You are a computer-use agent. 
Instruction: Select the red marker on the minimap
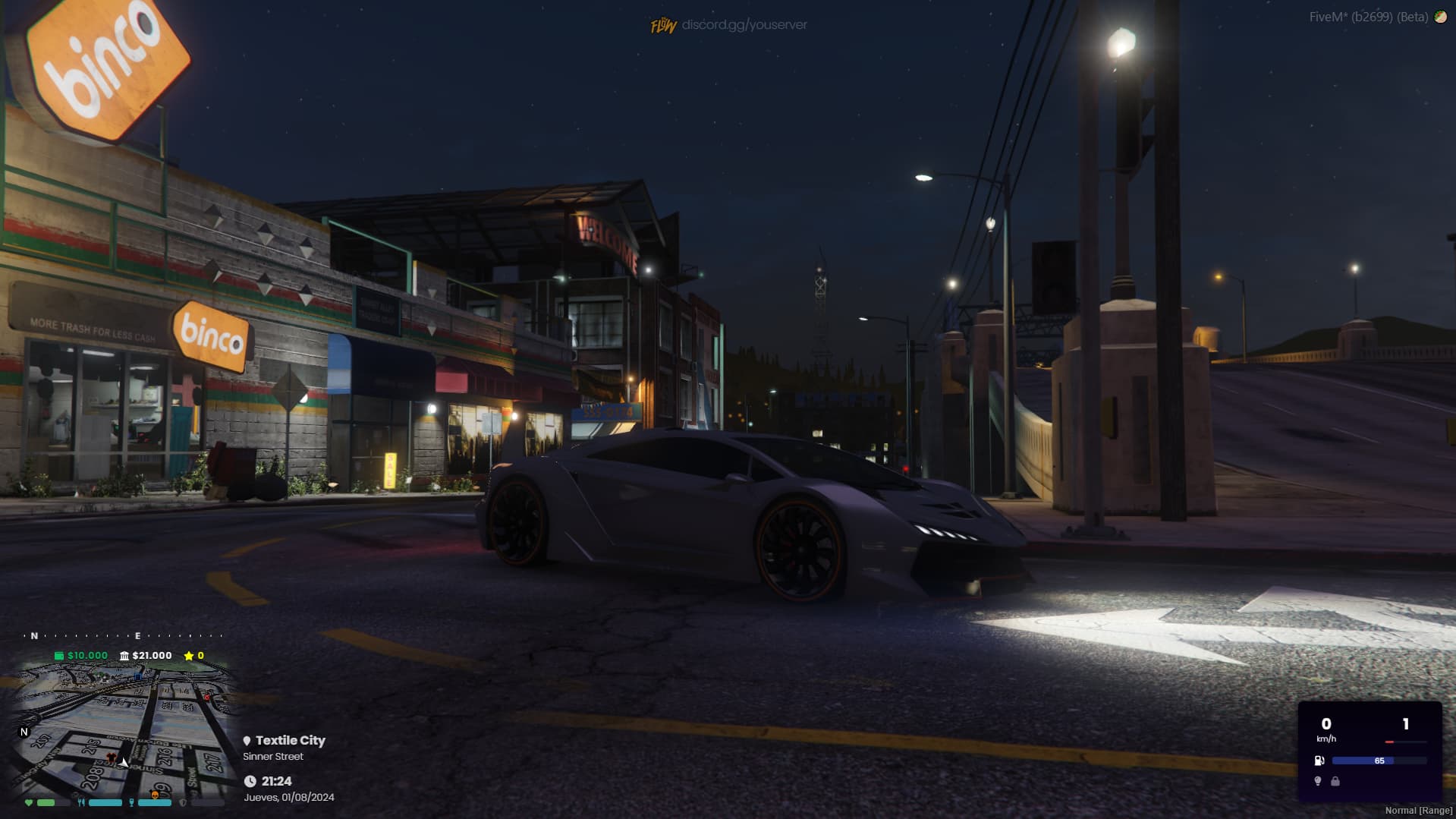(x=206, y=696)
